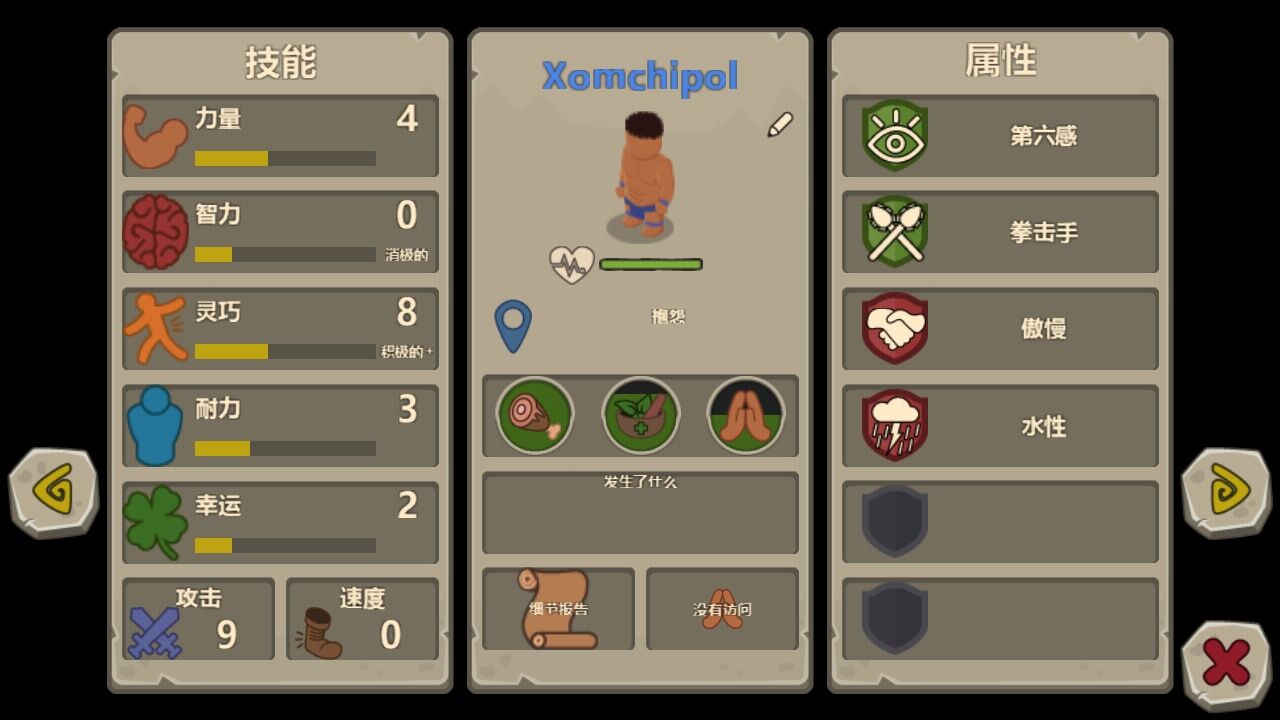The width and height of the screenshot is (1280, 720).
Task: Click the praying hands action icon
Action: 746,416
